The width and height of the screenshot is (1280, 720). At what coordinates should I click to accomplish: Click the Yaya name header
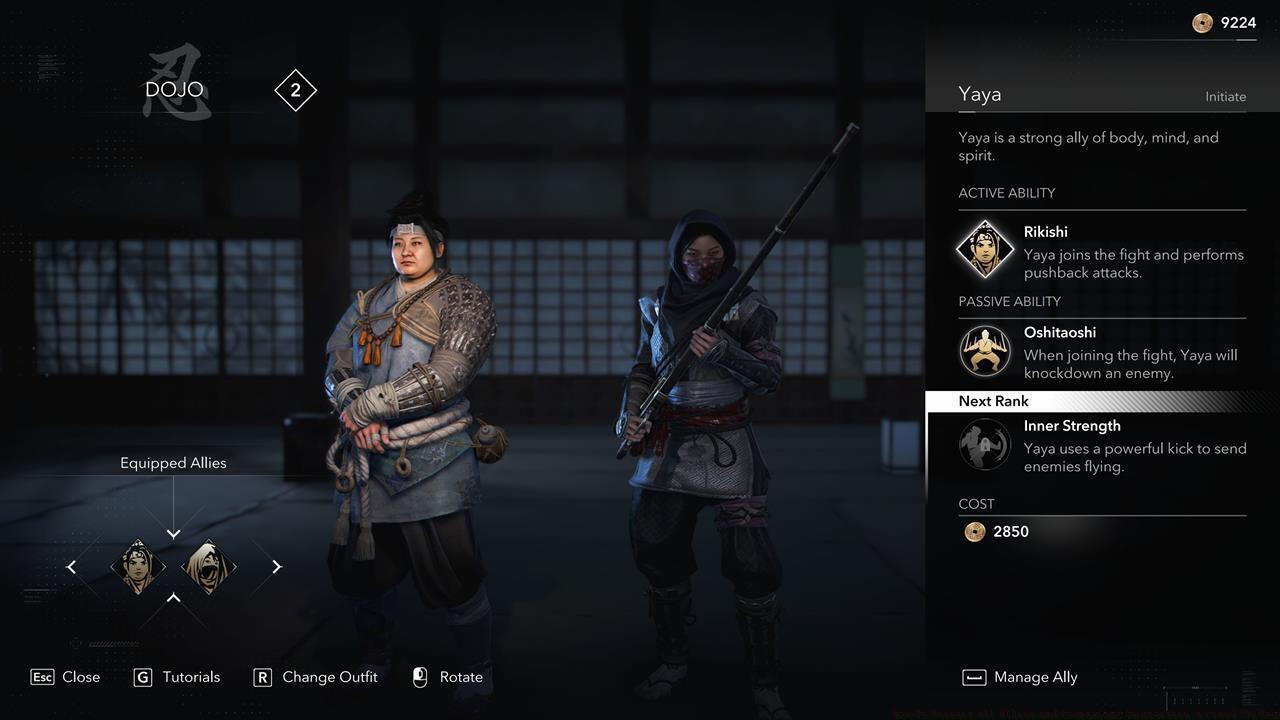pos(980,93)
